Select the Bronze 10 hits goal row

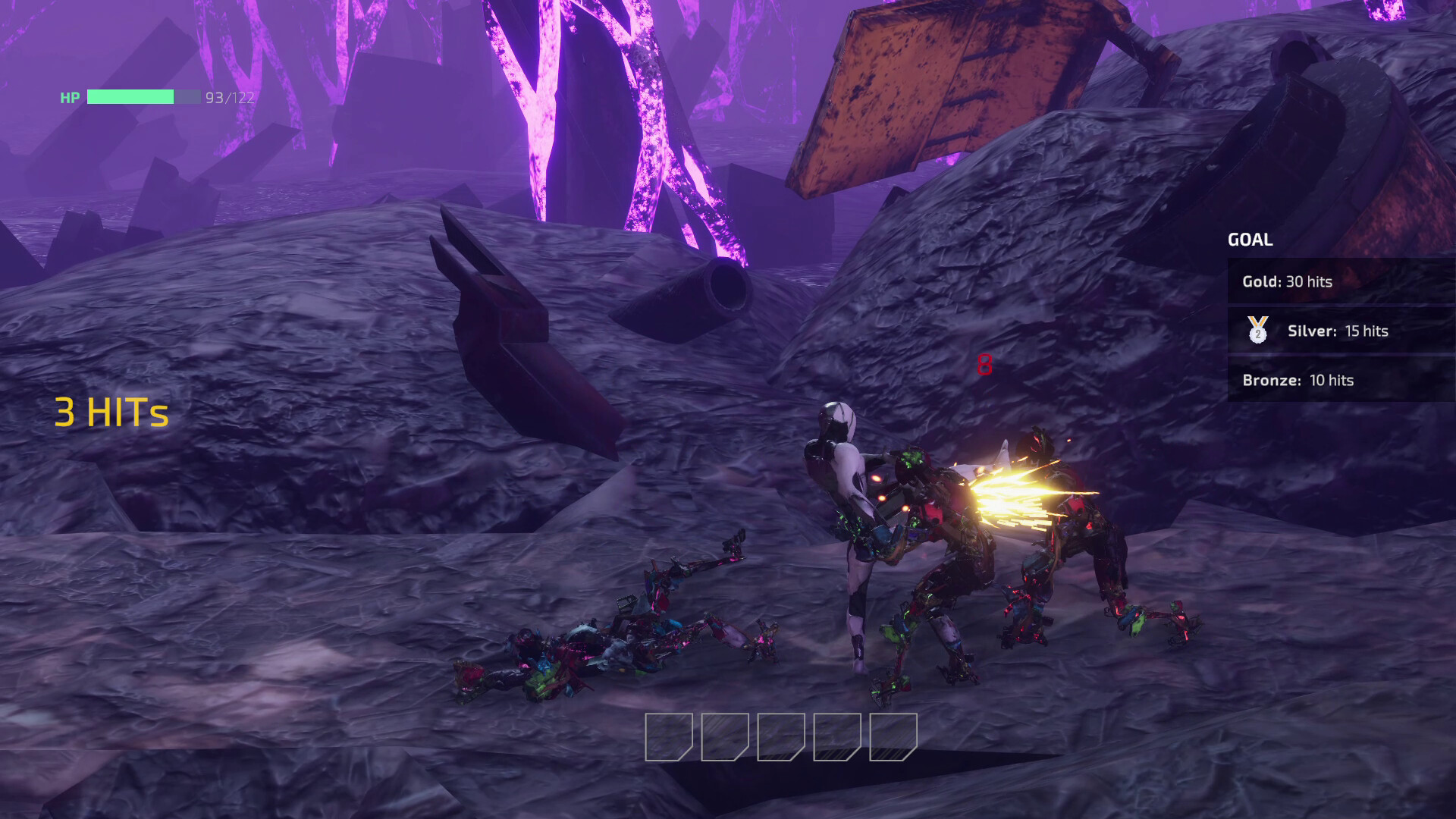coord(1340,380)
